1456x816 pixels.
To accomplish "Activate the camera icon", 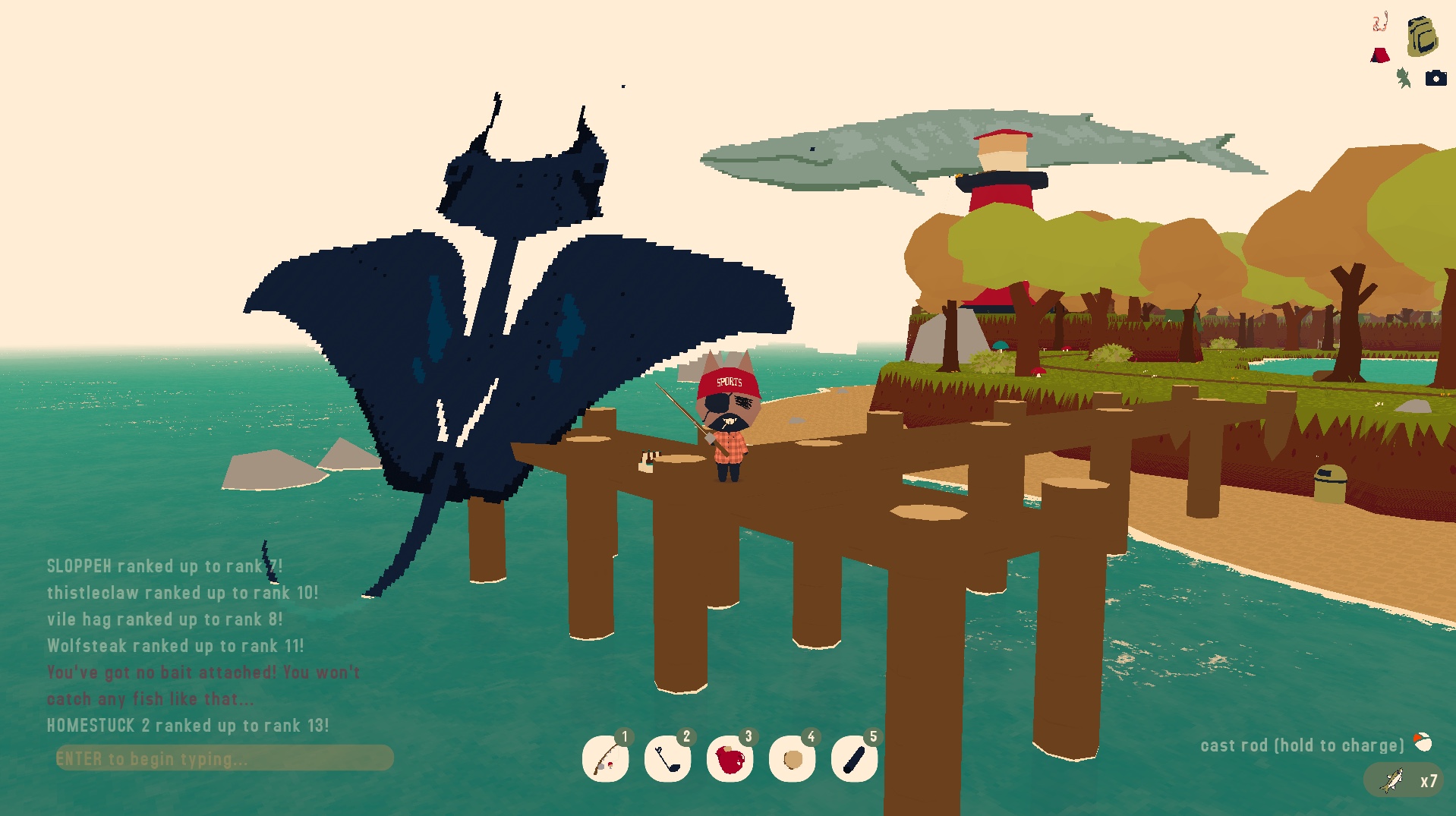I will coord(1436,78).
